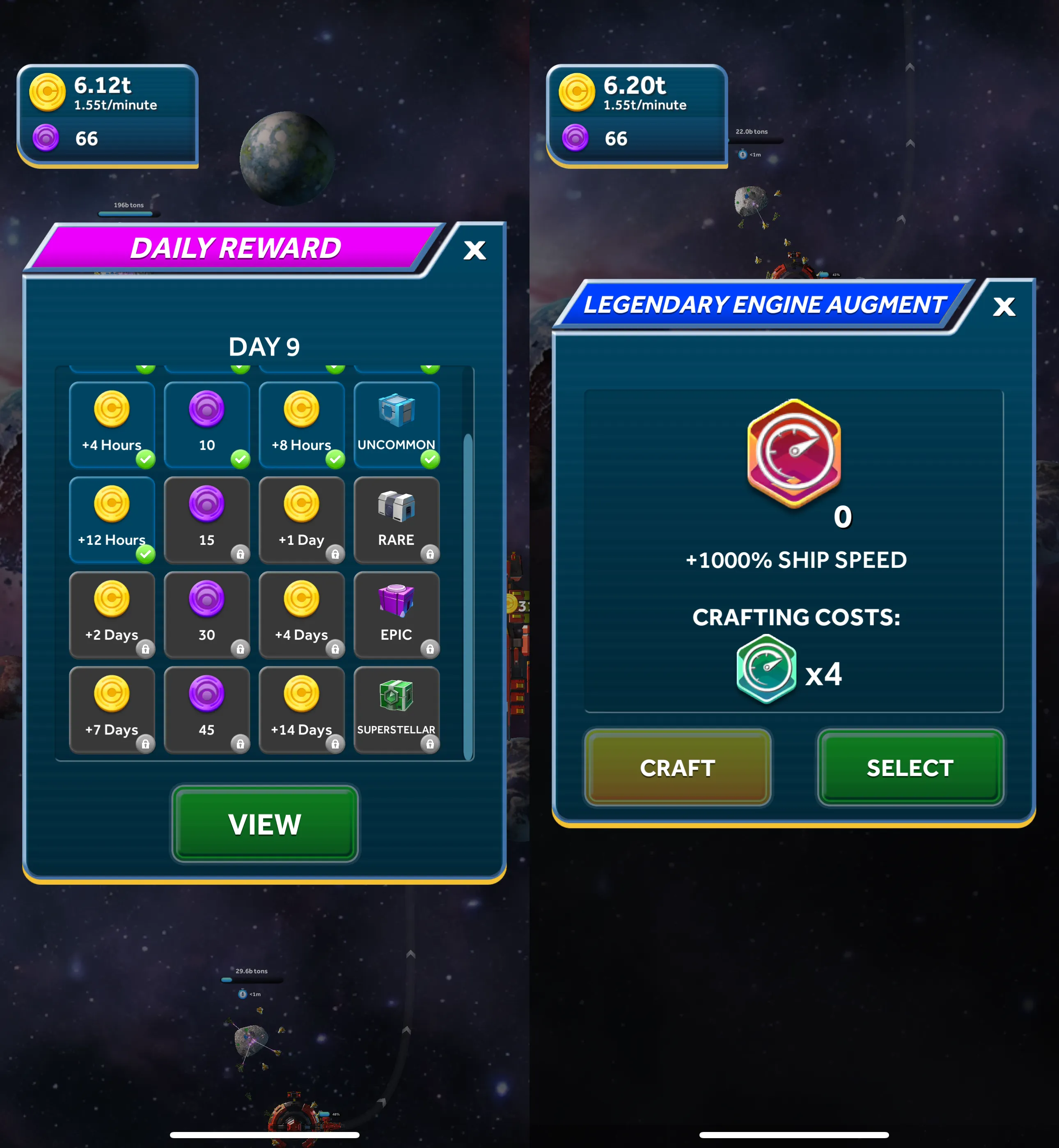
Task: Click the checkmark on +4 Hours reward
Action: pyautogui.click(x=145, y=459)
